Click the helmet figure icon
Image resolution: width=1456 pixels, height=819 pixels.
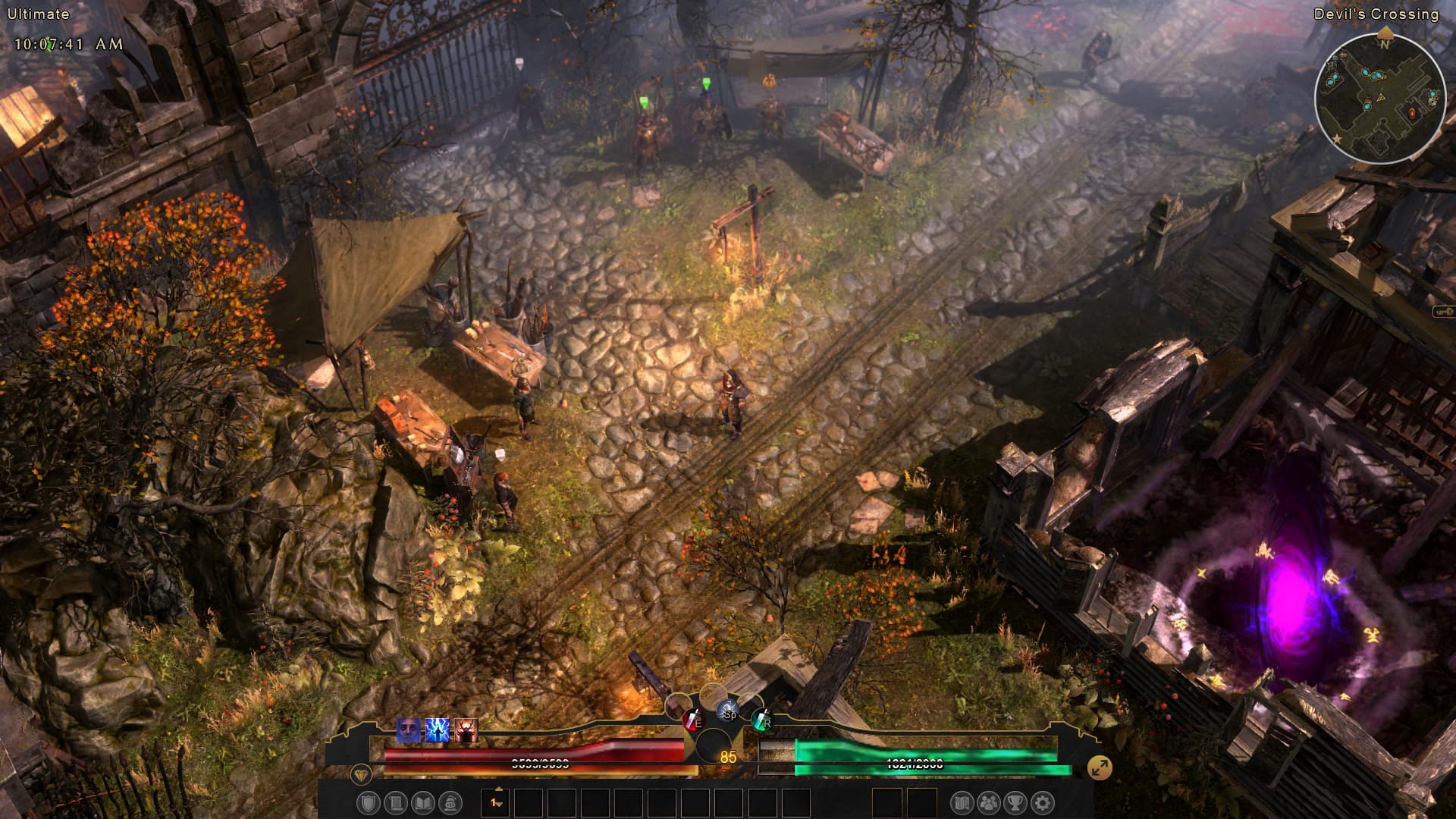[450, 803]
